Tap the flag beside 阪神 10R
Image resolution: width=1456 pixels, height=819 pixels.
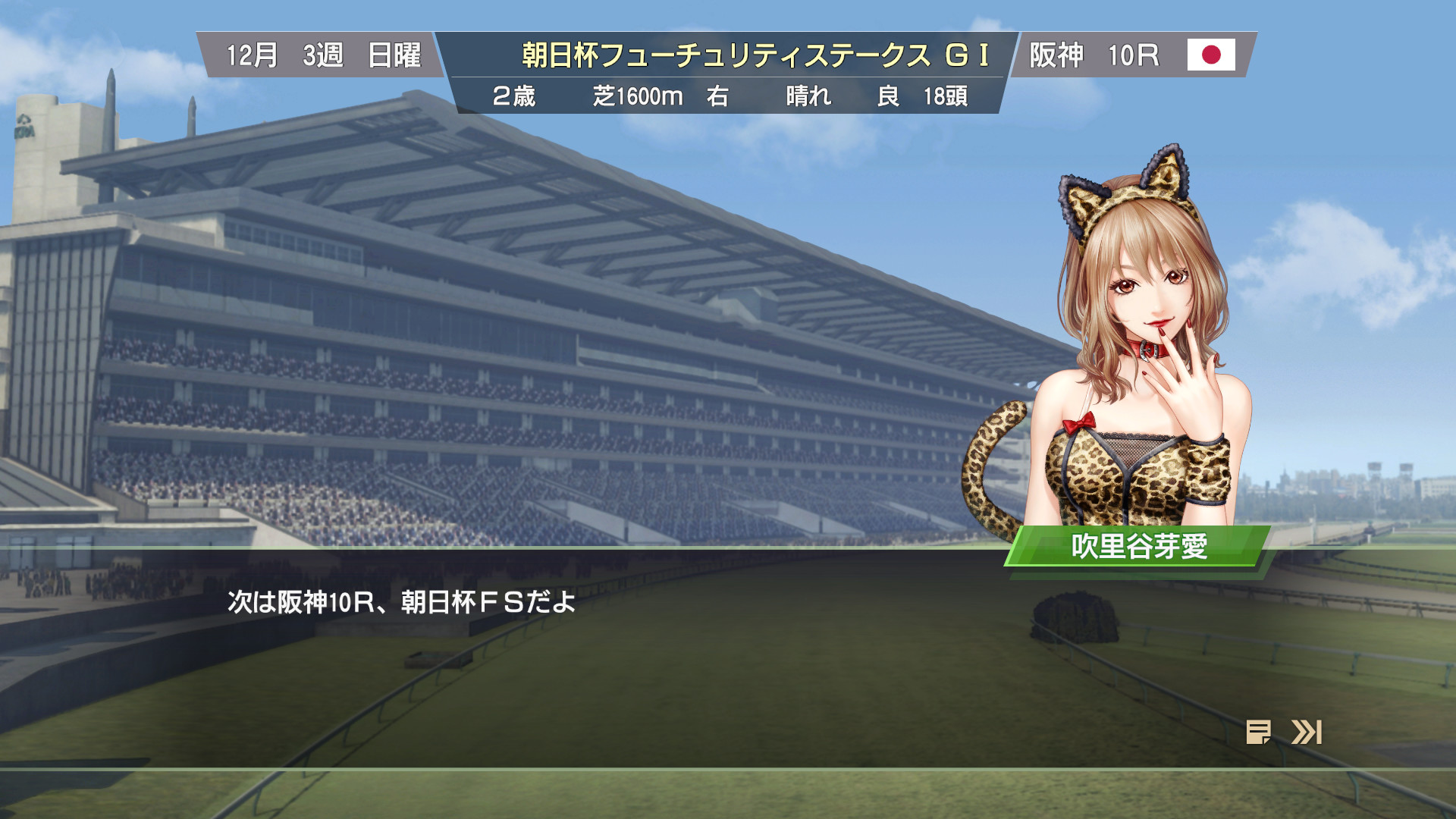[x=1211, y=55]
